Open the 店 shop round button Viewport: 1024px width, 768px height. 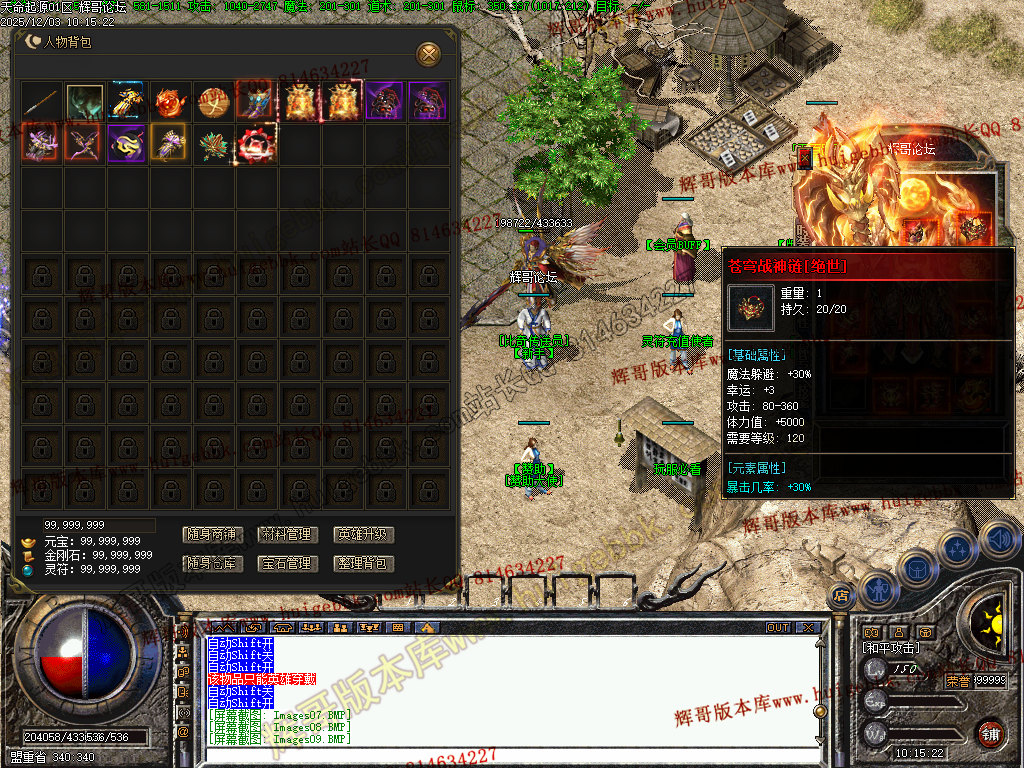pyautogui.click(x=841, y=596)
